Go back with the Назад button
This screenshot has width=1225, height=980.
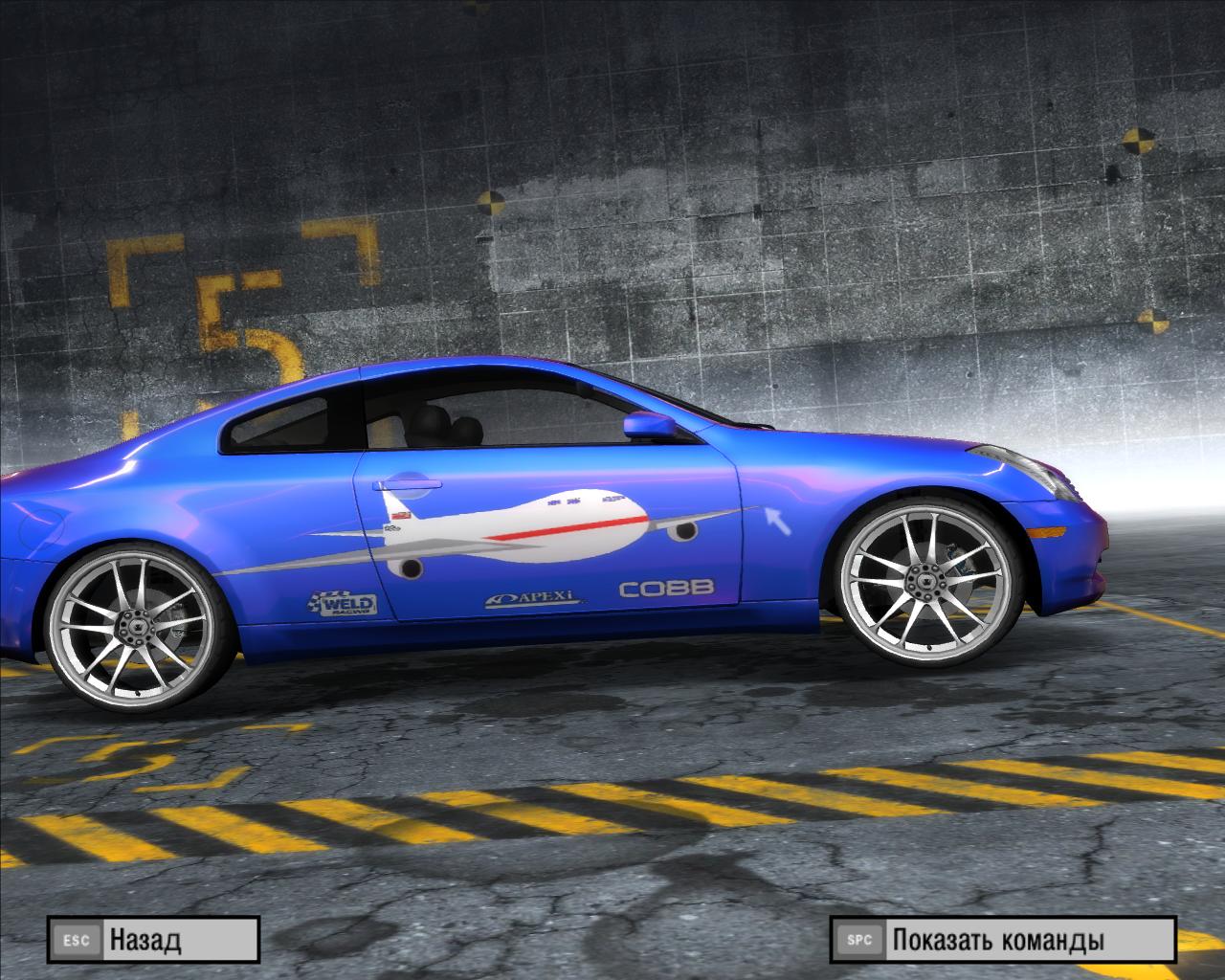point(153,939)
